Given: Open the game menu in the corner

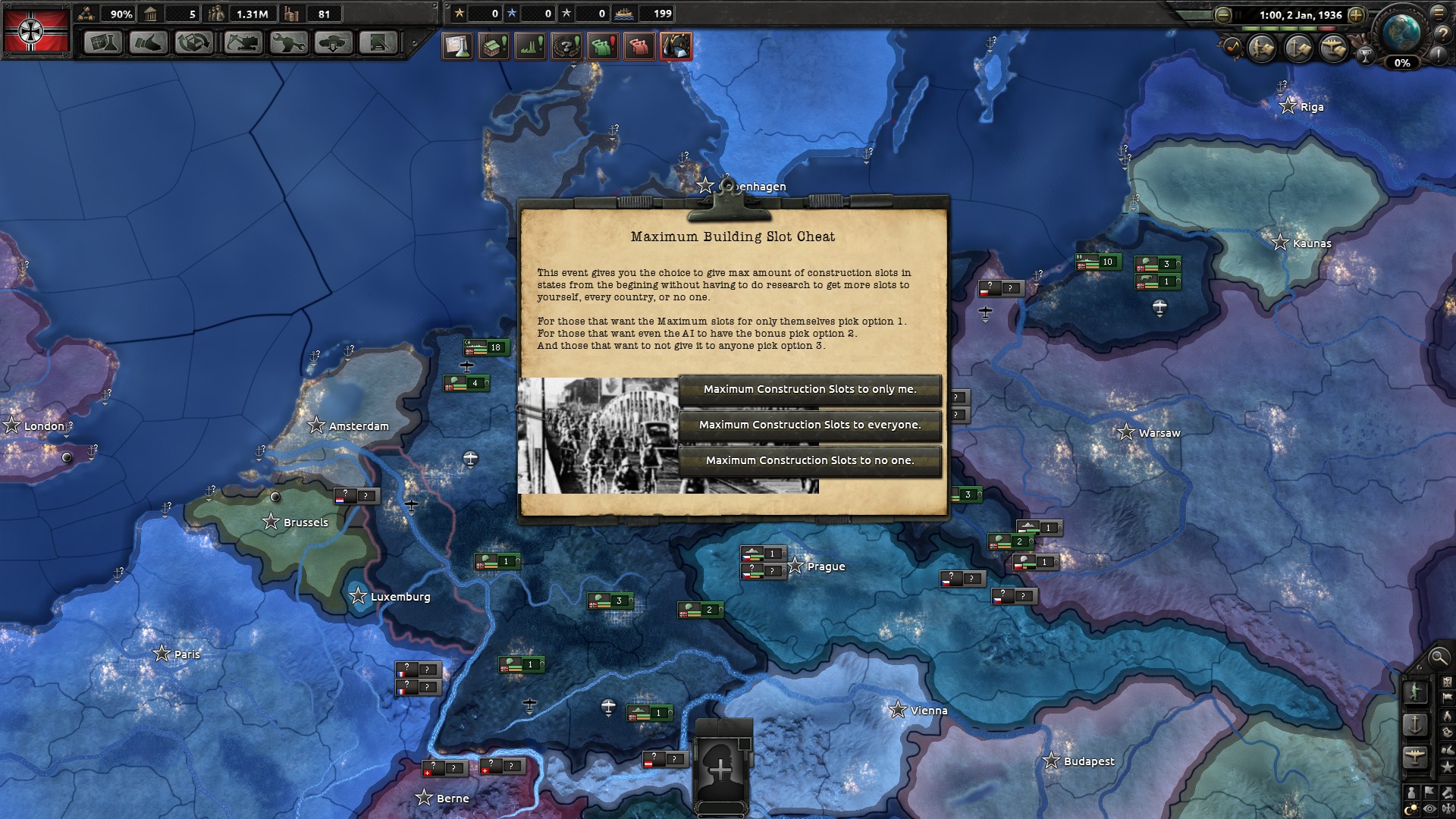Looking at the screenshot, I should pos(1439,13).
